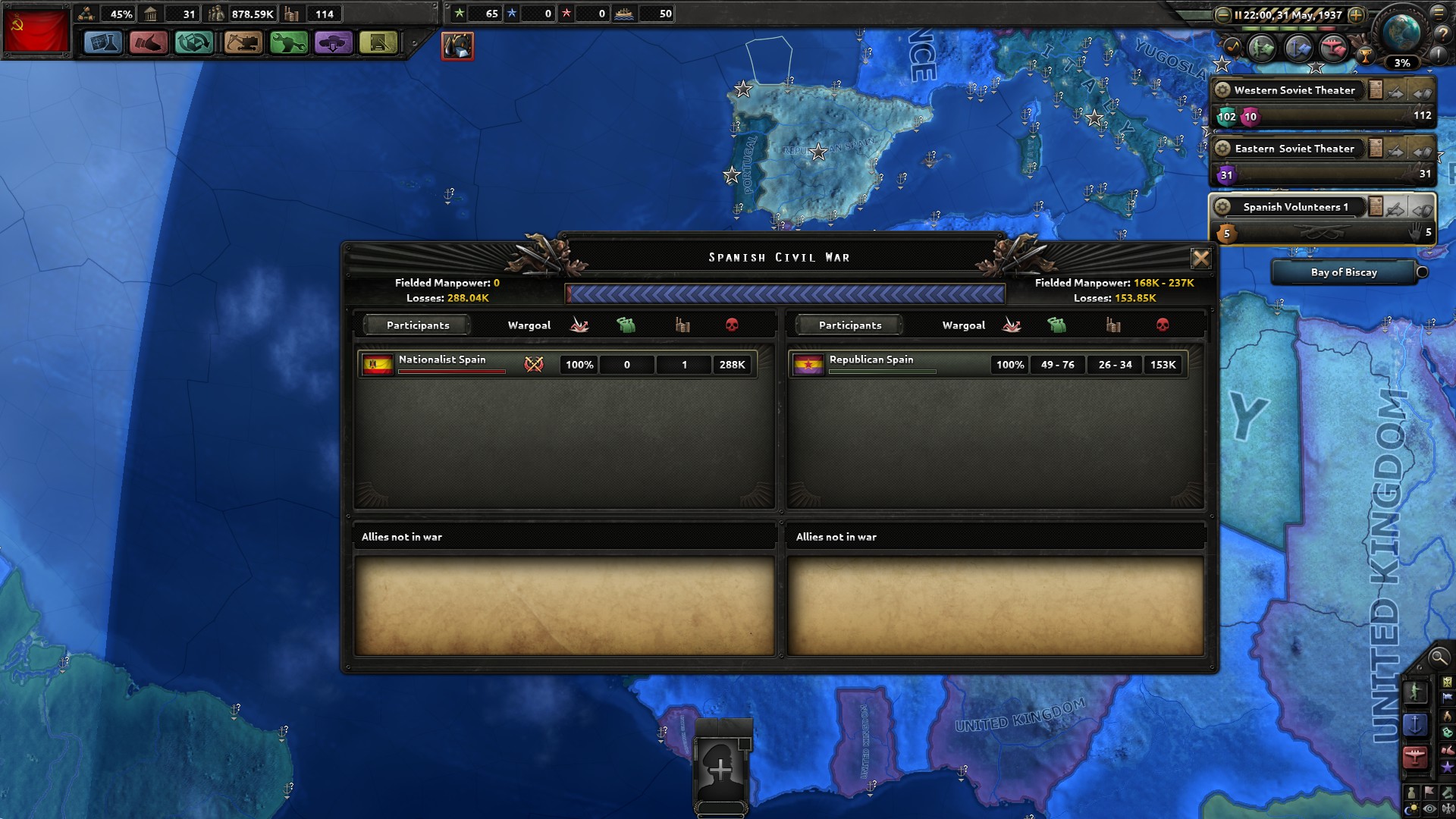Click the Bay of Biscay region label
The image size is (1456, 819).
click(1345, 272)
